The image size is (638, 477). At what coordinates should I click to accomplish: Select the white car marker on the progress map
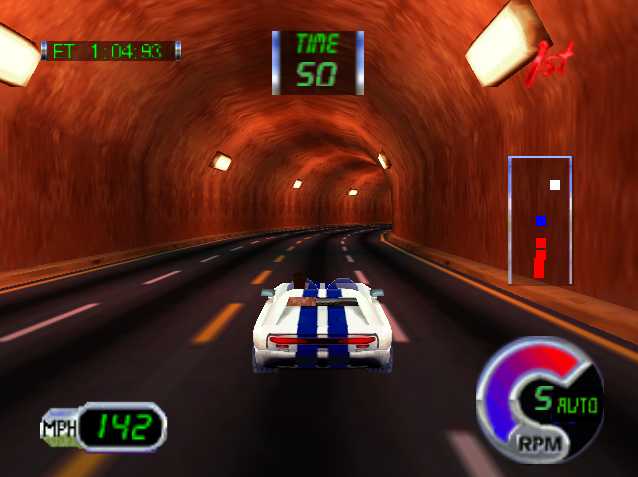[555, 184]
